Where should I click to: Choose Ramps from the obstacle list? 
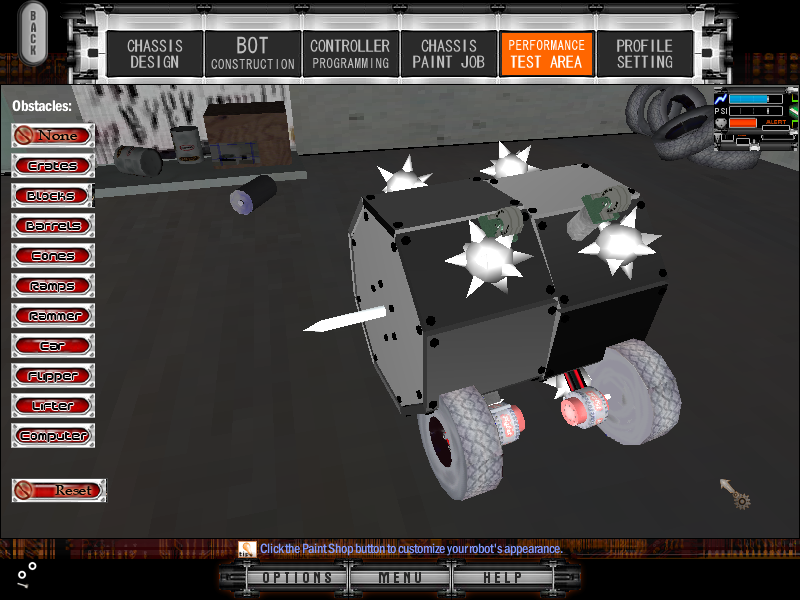tap(53, 286)
